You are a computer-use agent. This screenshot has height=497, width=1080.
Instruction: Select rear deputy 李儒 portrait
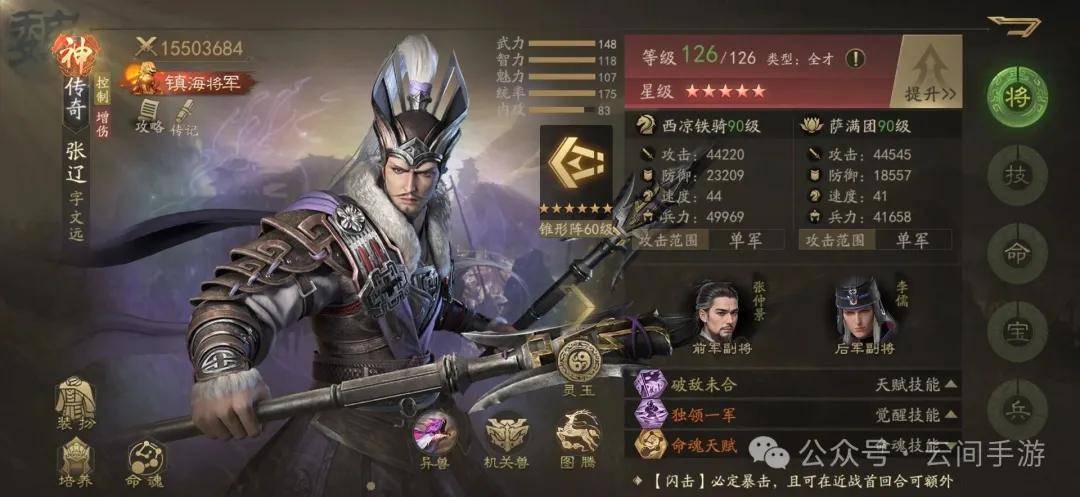(864, 313)
